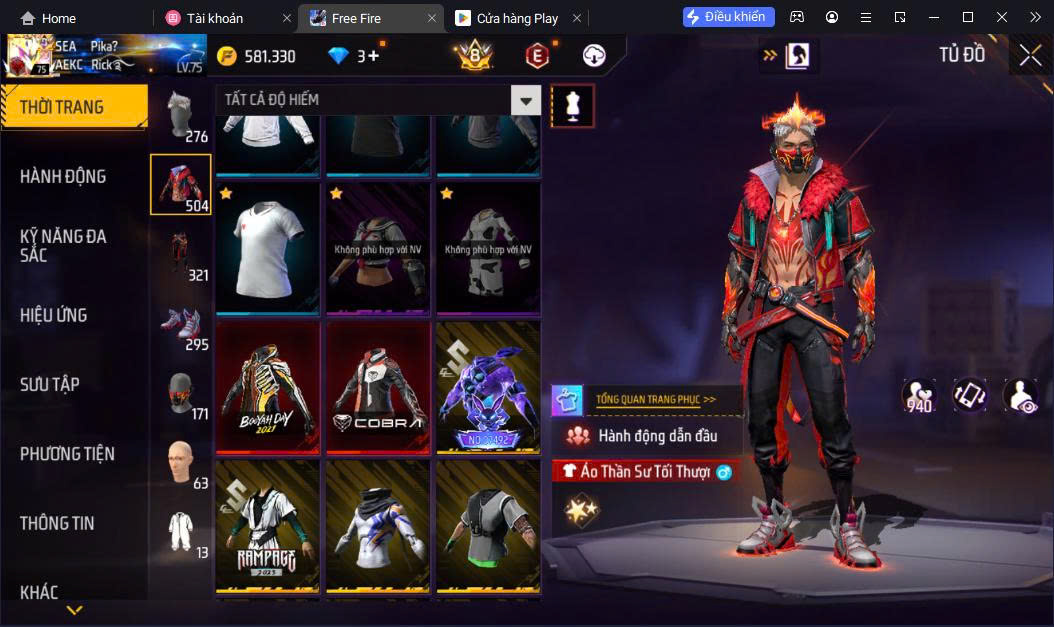Switch to Kỹ Năng Đa Sắc tab
This screenshot has height=627, width=1054.
tap(63, 245)
